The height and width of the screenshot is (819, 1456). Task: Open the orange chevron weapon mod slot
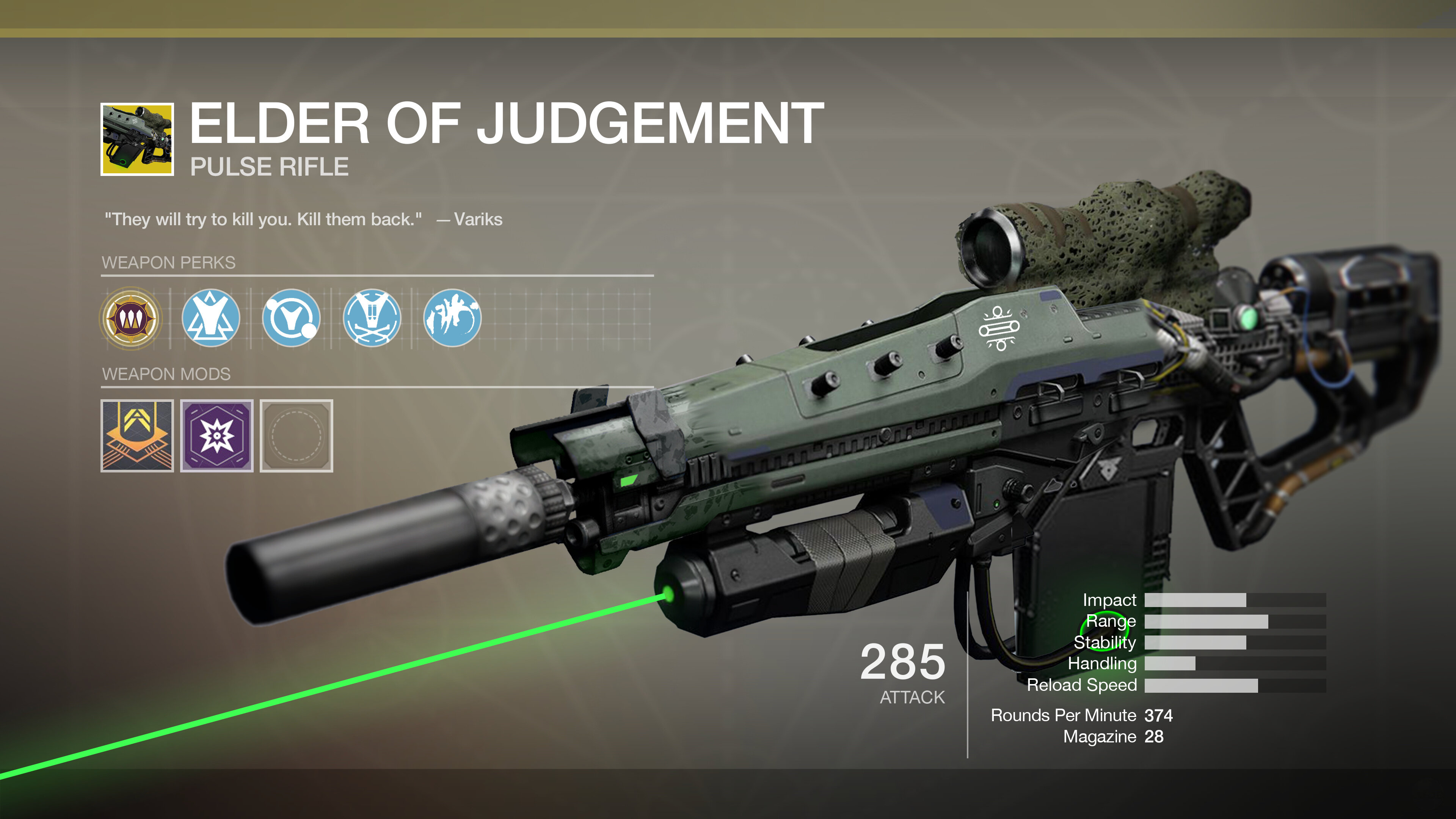coord(137,436)
